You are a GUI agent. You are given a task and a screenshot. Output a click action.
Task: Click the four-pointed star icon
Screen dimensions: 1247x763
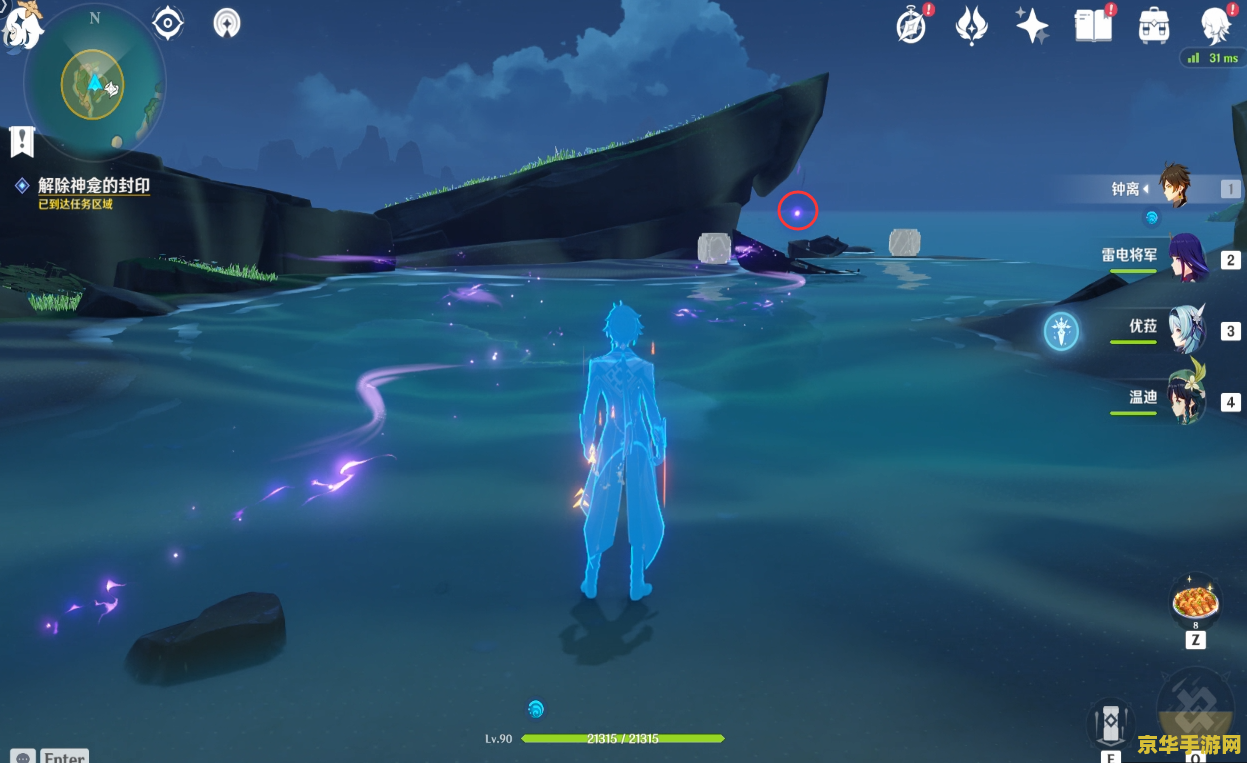pos(1032,25)
